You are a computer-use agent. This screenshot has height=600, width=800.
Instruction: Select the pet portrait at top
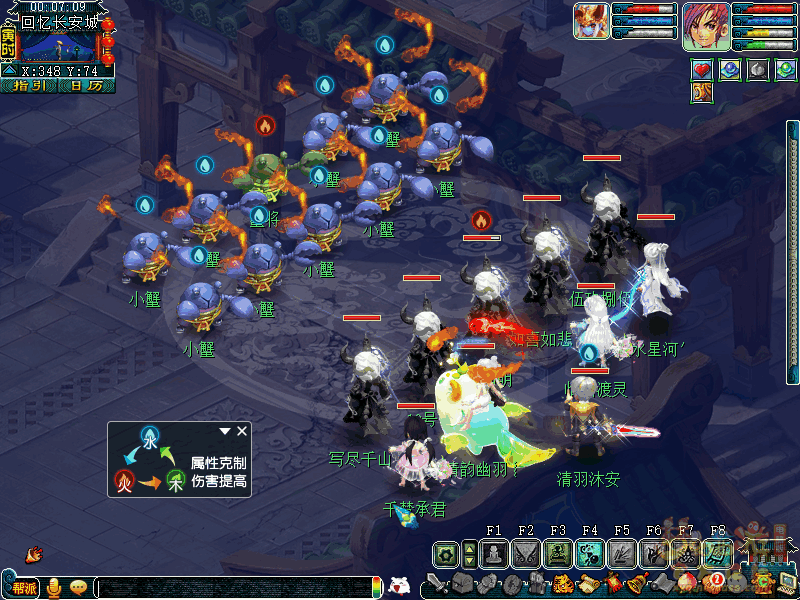pyautogui.click(x=592, y=20)
